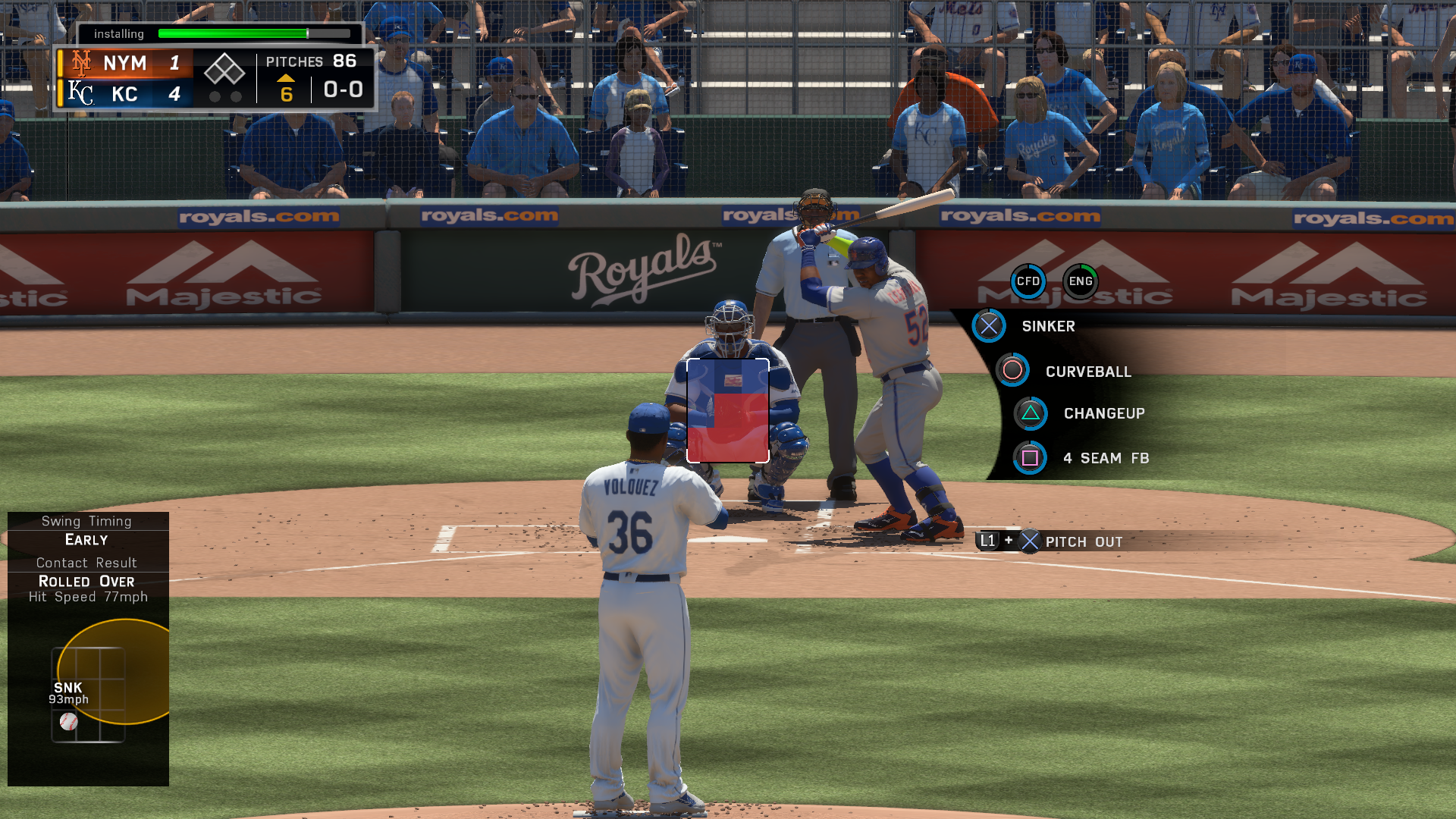Viewport: 1456px width, 819px height.
Task: Choose the Changeup triangle button icon
Action: pyautogui.click(x=1030, y=413)
